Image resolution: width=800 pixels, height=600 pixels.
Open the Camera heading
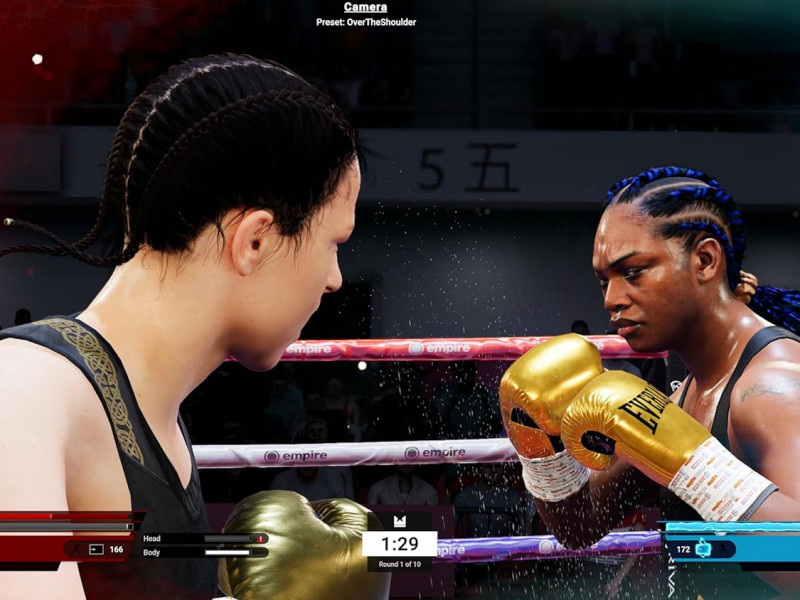tap(365, 7)
